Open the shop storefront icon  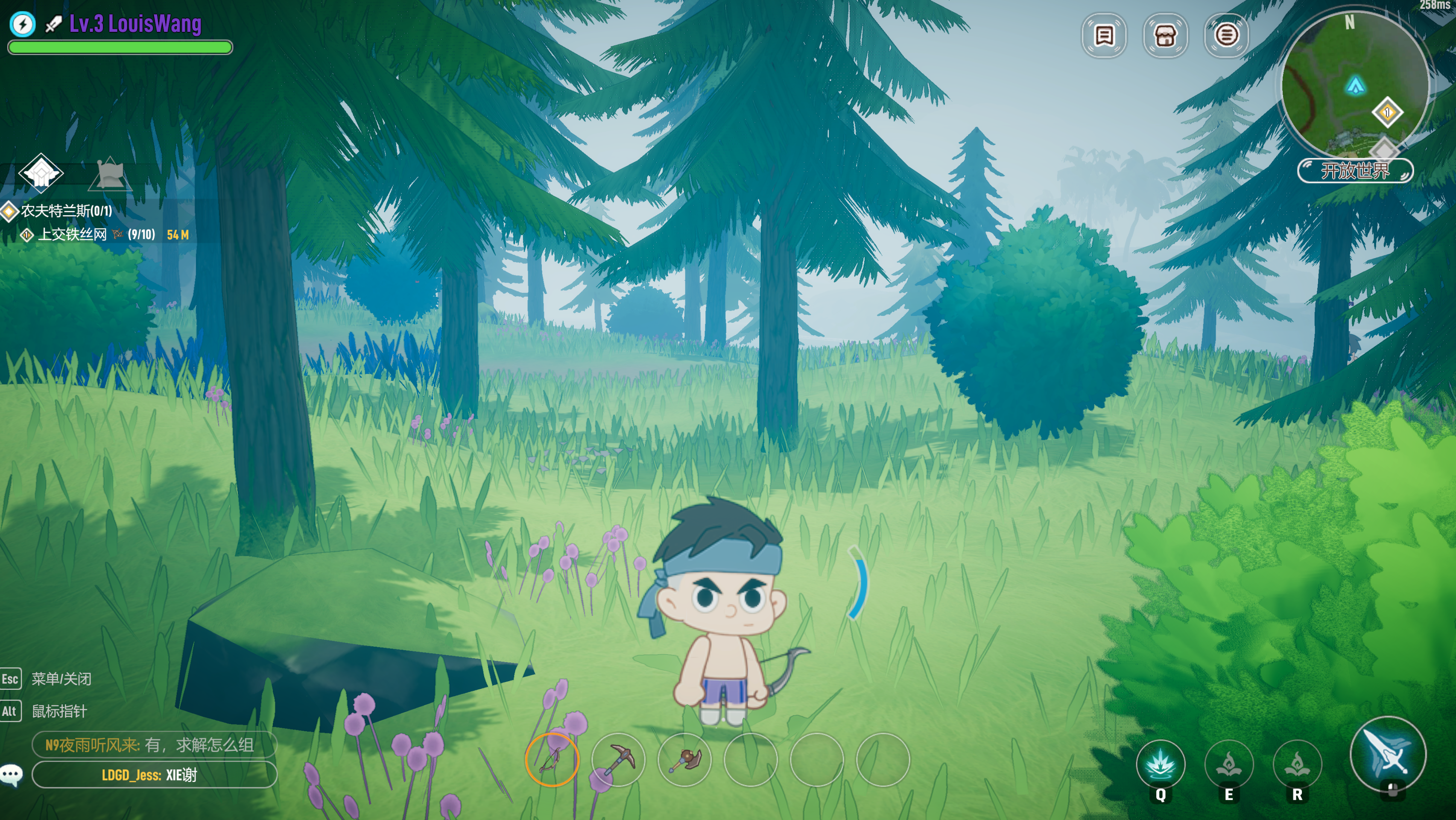coord(1165,35)
